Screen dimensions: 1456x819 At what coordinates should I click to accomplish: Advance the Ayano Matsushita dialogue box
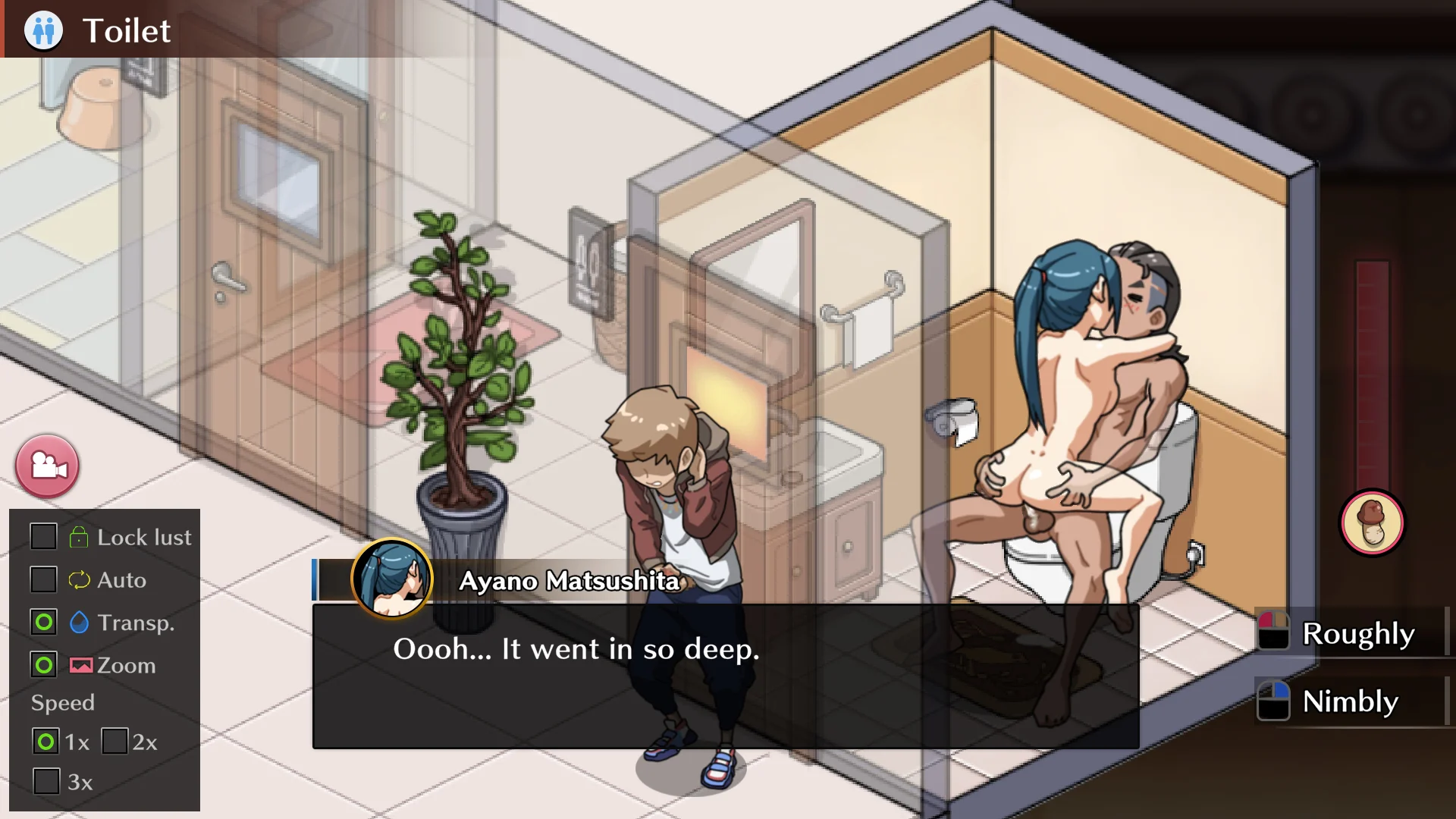tap(725, 675)
